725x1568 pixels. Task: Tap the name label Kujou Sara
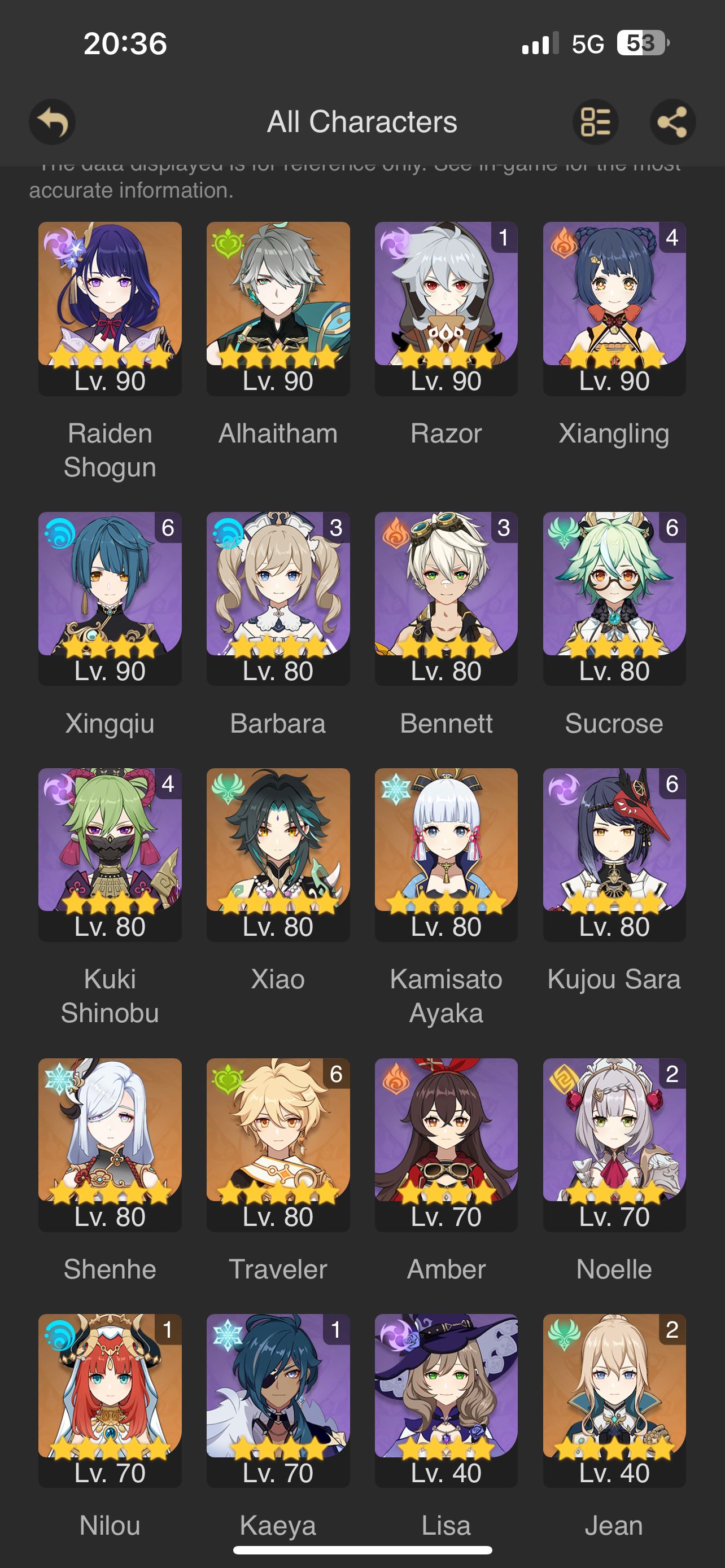tap(614, 980)
